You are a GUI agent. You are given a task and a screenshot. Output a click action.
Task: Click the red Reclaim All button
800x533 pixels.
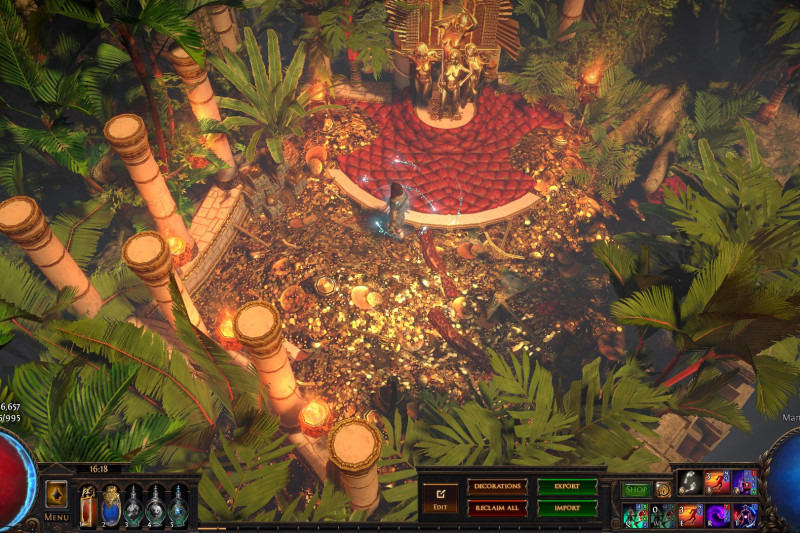pyautogui.click(x=497, y=508)
